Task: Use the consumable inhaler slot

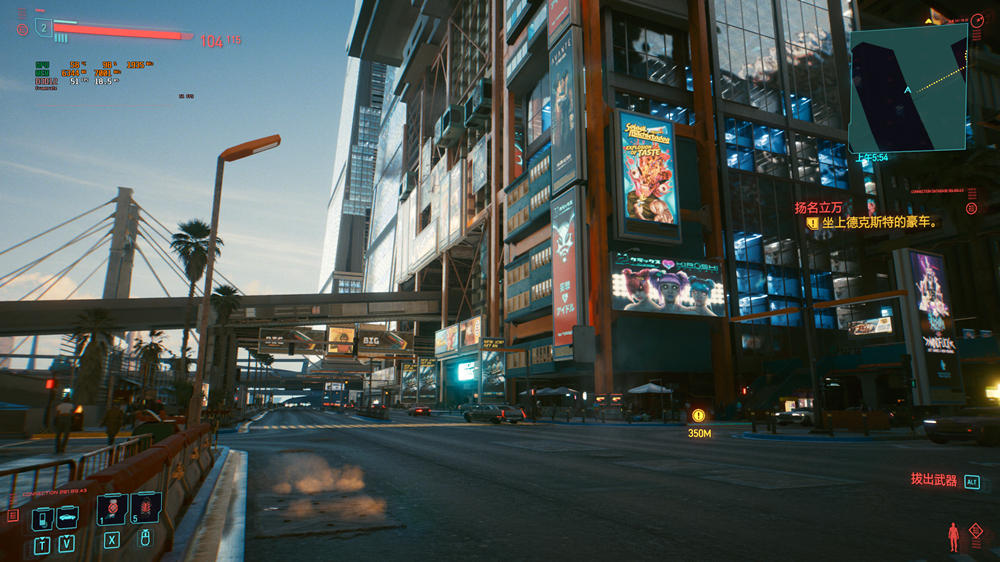Action: pos(112,509)
